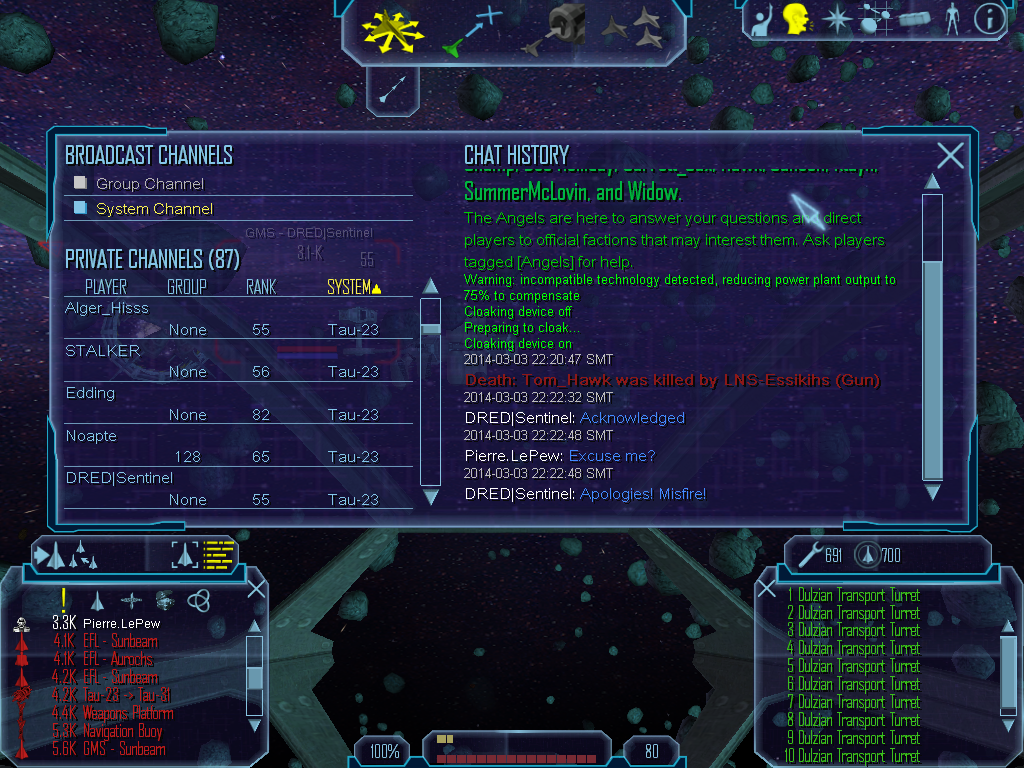Select player STALKER in the private channels list
Screen dimensions: 1024x768
[103, 351]
